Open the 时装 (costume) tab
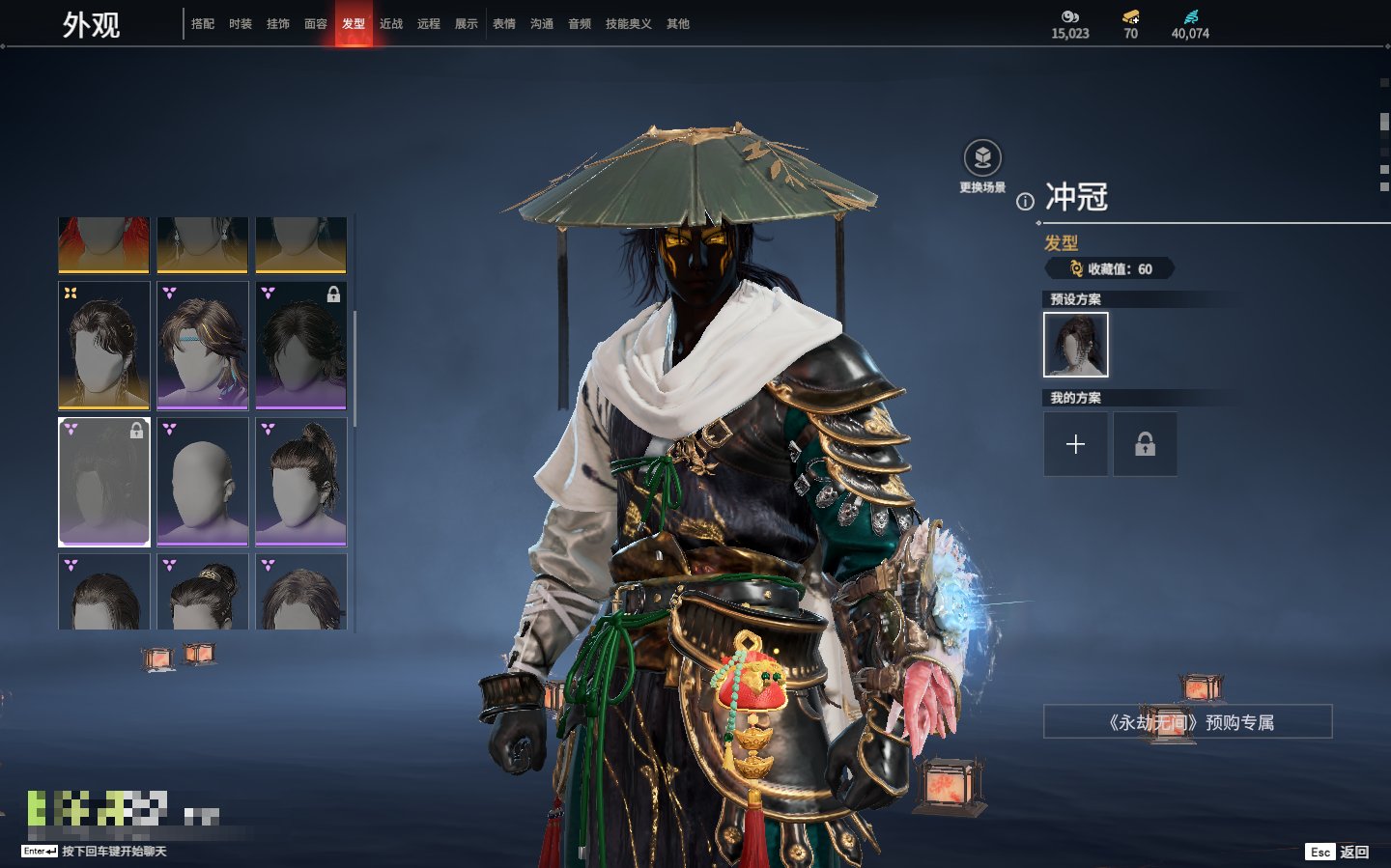The image size is (1391, 868). 241,24
